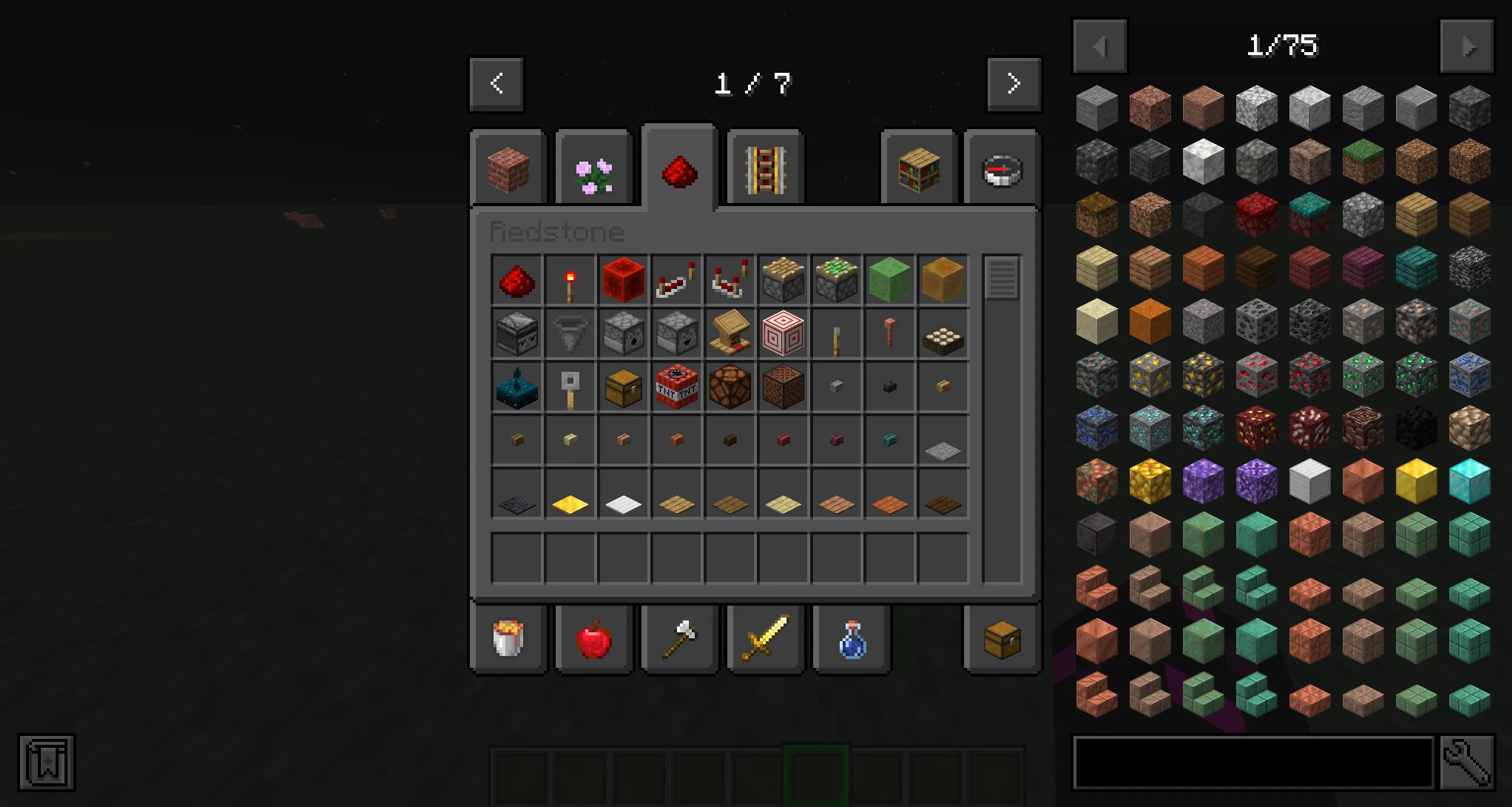This screenshot has width=1512, height=807.
Task: Select the hopper item
Action: (x=570, y=335)
